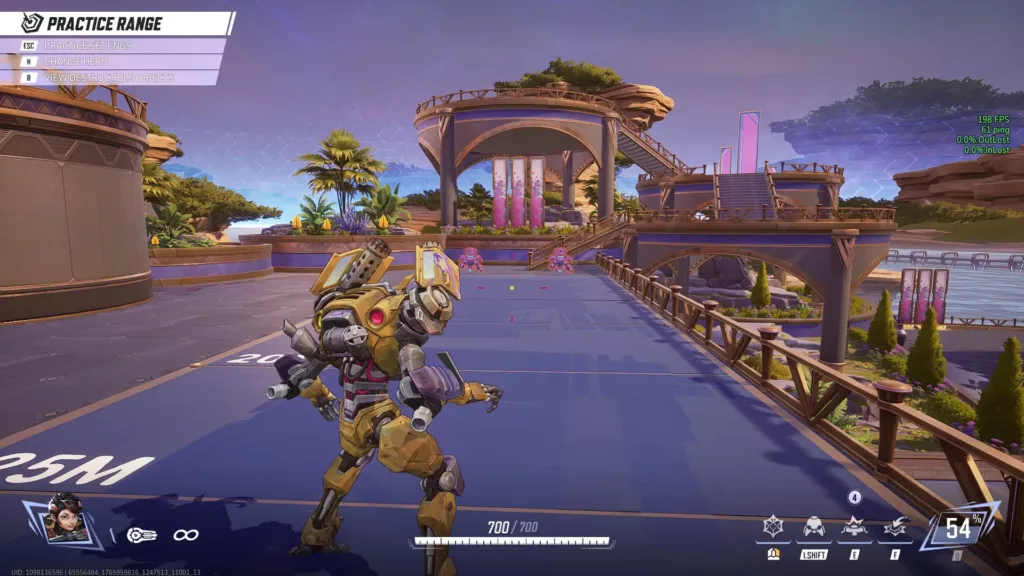Select the Change Hero option
Viewport: 1024px width, 576px height.
(x=80, y=62)
